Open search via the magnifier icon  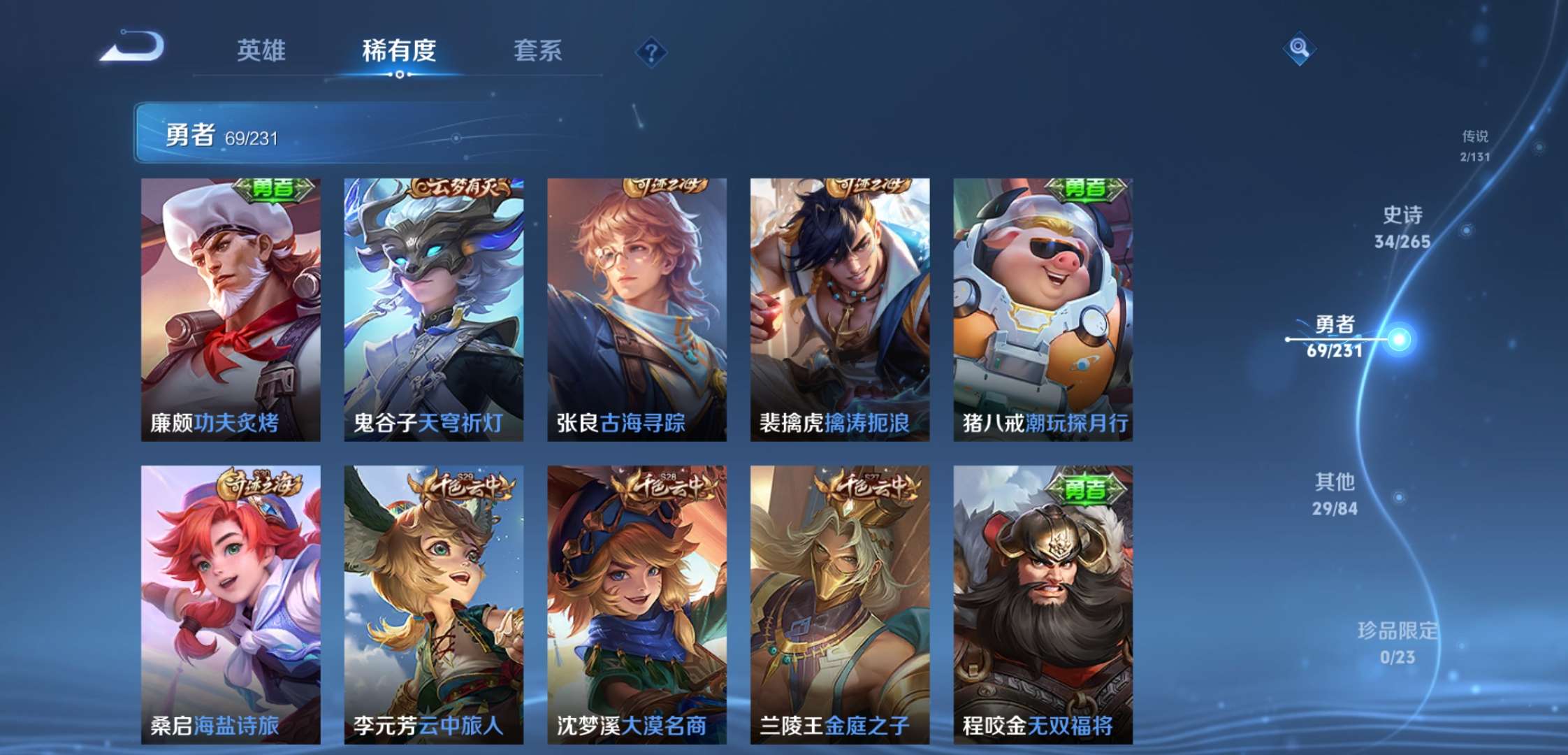click(1298, 48)
